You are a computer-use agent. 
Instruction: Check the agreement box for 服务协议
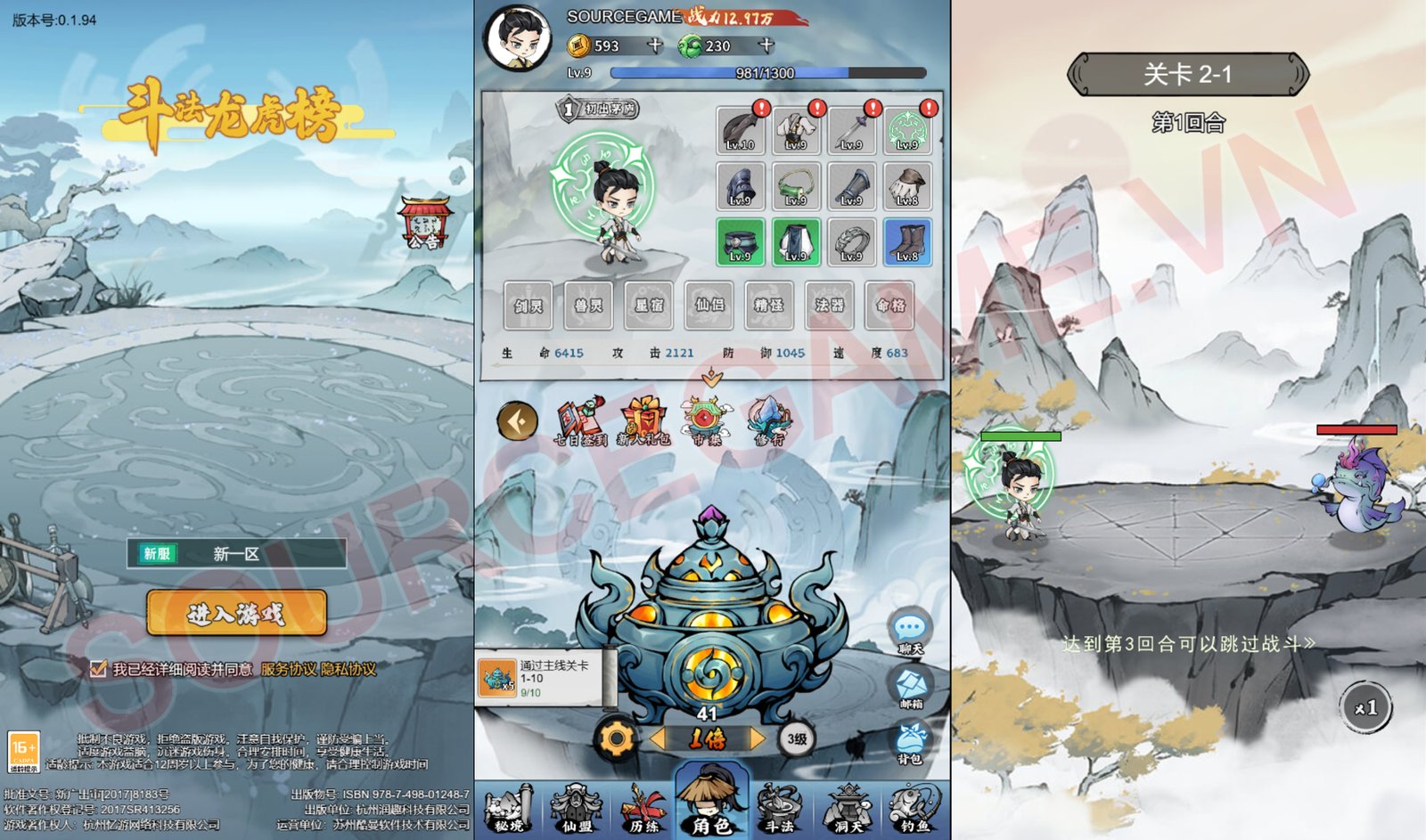pos(98,669)
